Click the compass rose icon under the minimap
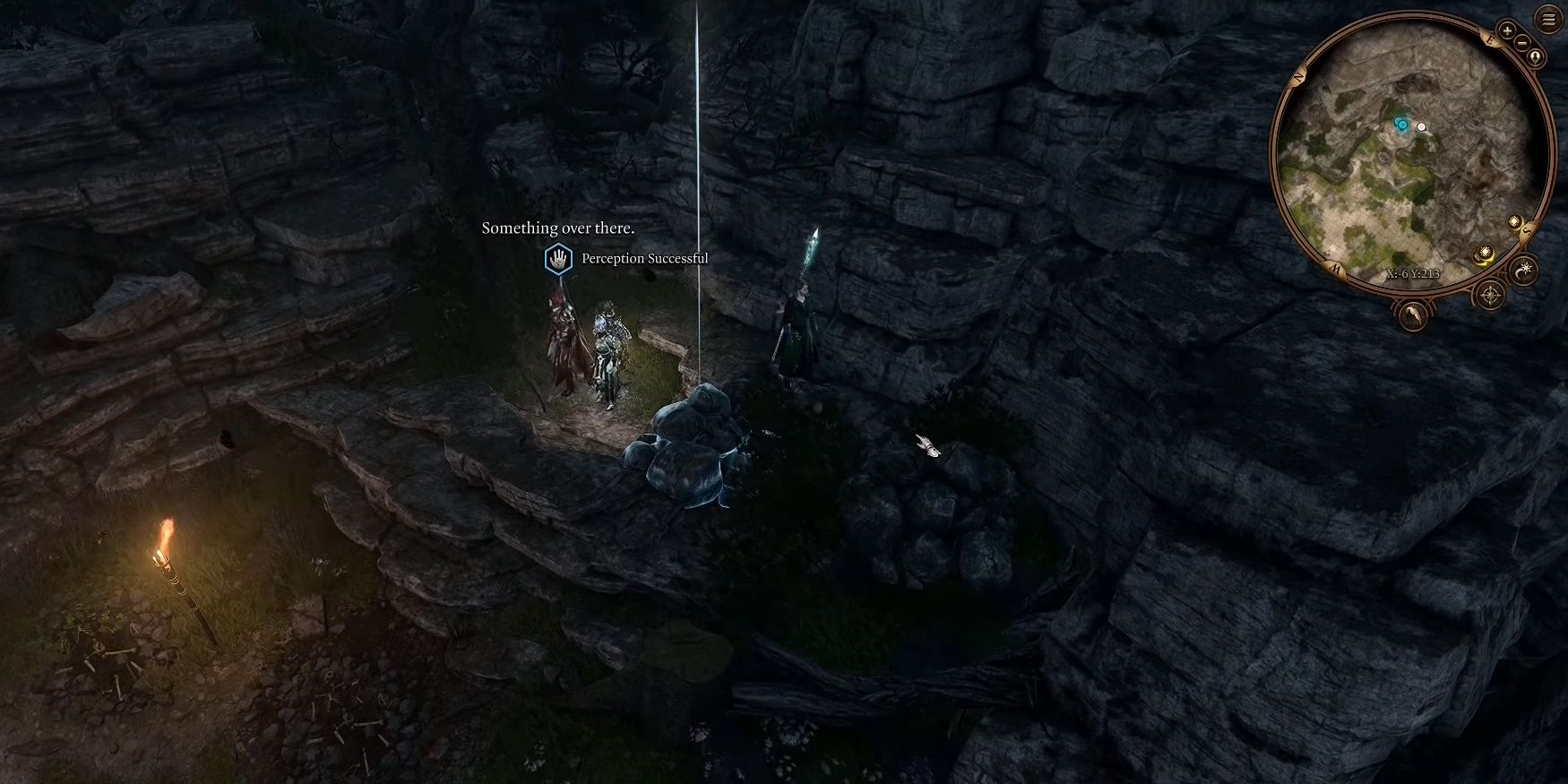The height and width of the screenshot is (784, 1568). pyautogui.click(x=1490, y=295)
